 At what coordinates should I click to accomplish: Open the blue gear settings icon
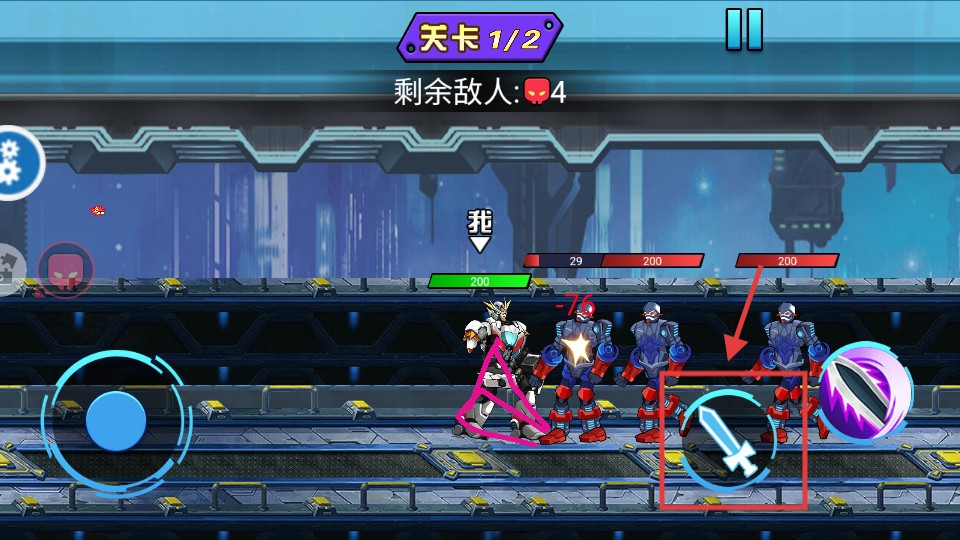pyautogui.click(x=16, y=162)
